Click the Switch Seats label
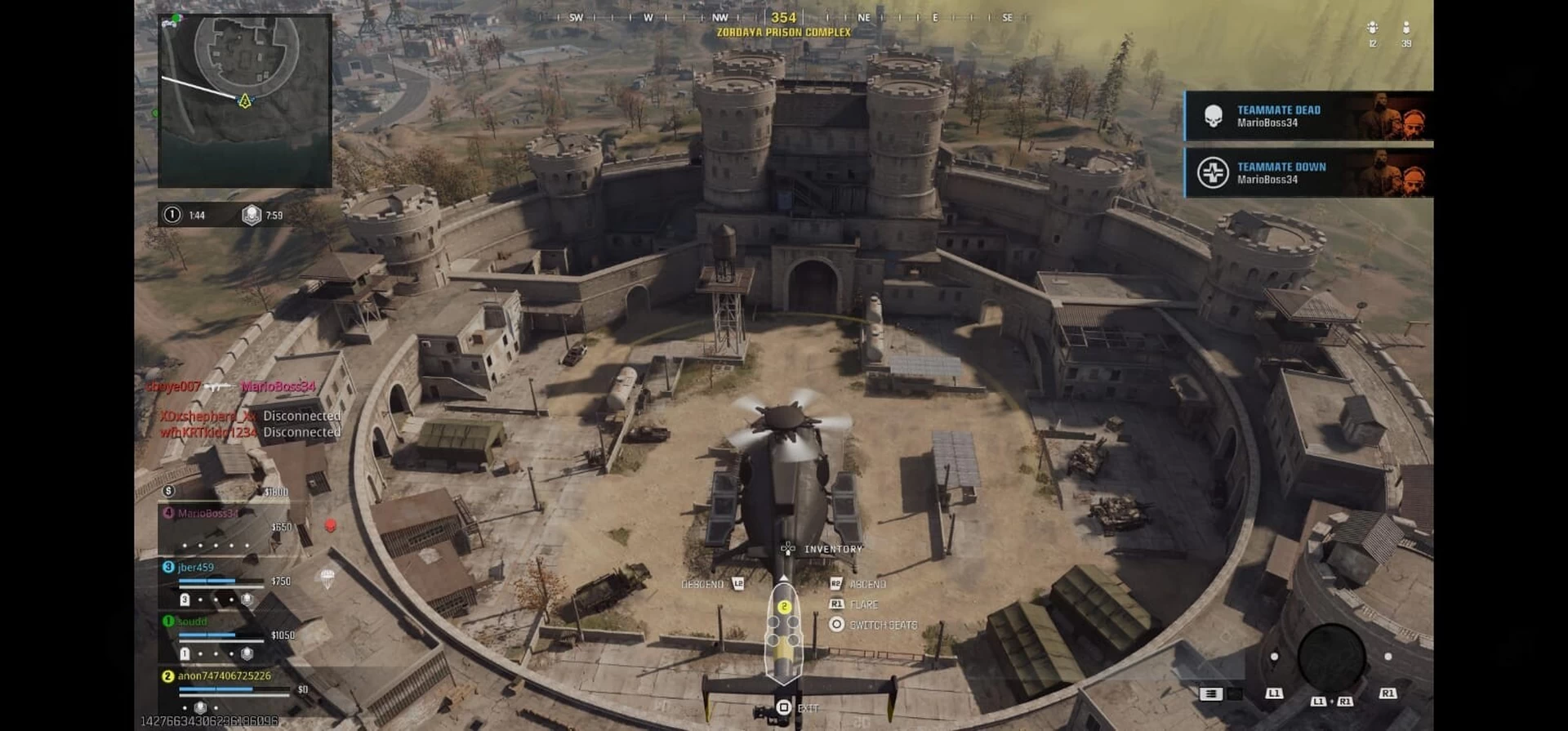This screenshot has height=731, width=1568. click(x=883, y=626)
